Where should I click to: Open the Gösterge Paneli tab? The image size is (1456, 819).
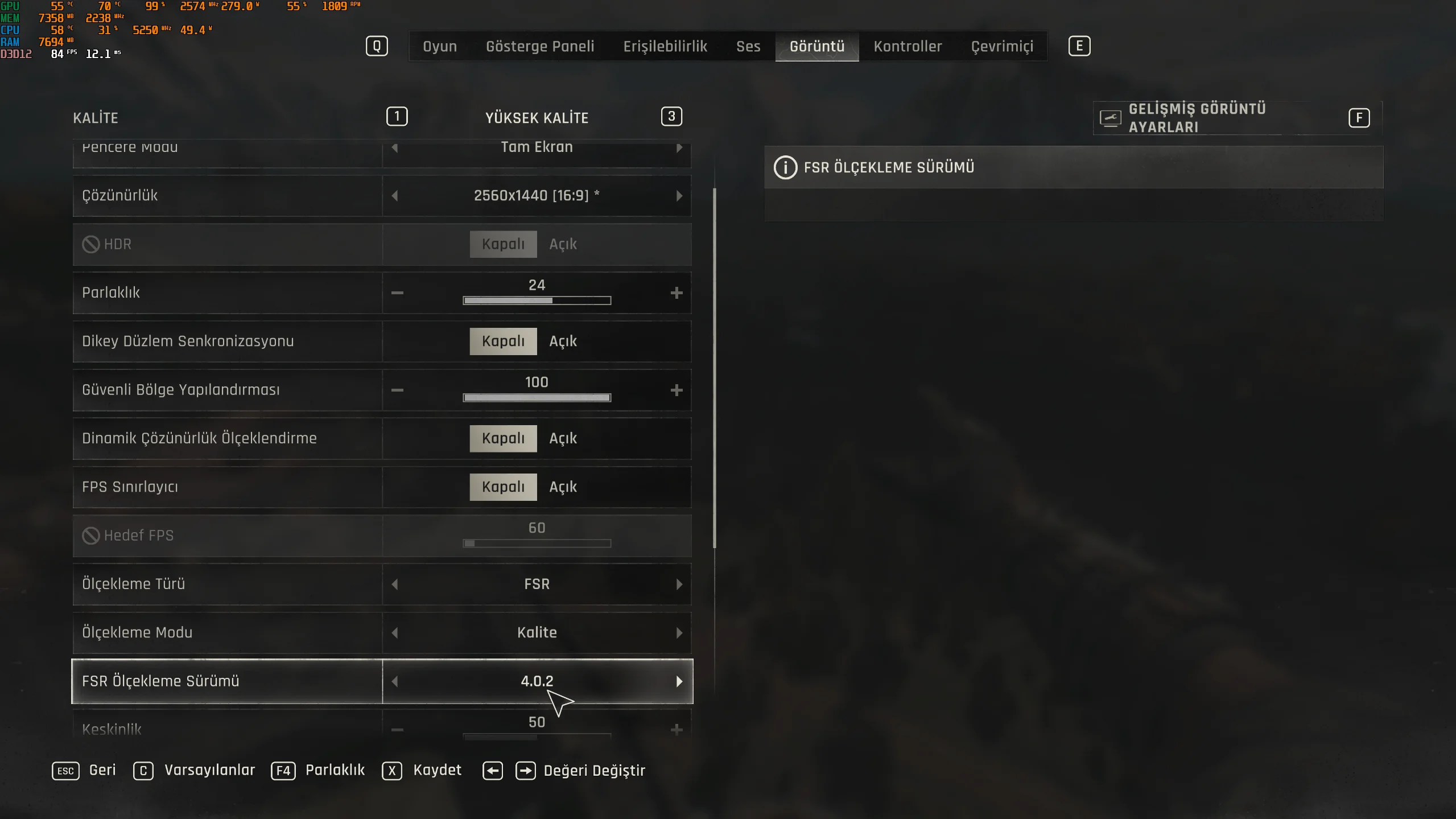[x=539, y=46]
